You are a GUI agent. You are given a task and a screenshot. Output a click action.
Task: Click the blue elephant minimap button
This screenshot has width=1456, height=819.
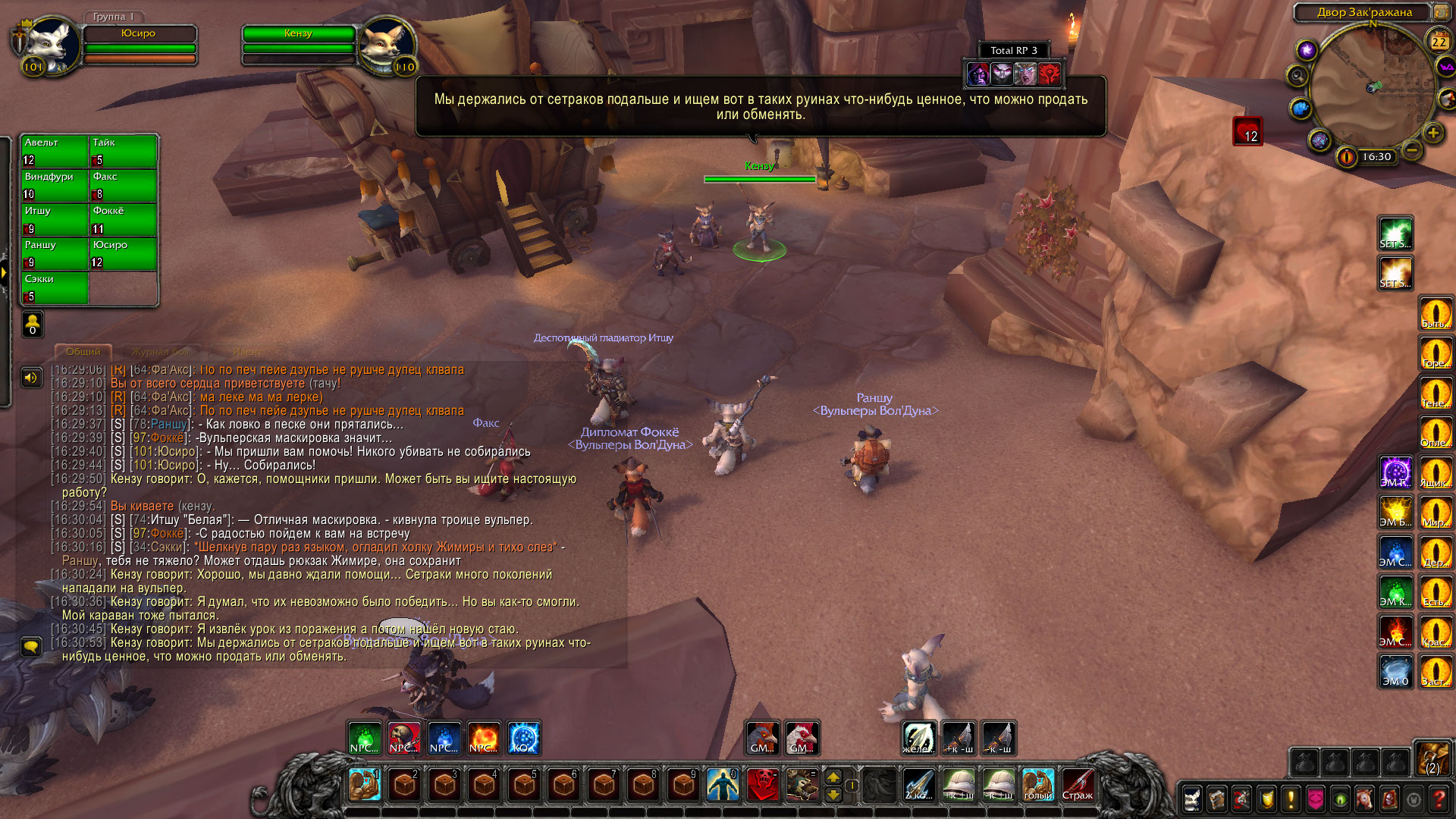click(1301, 108)
